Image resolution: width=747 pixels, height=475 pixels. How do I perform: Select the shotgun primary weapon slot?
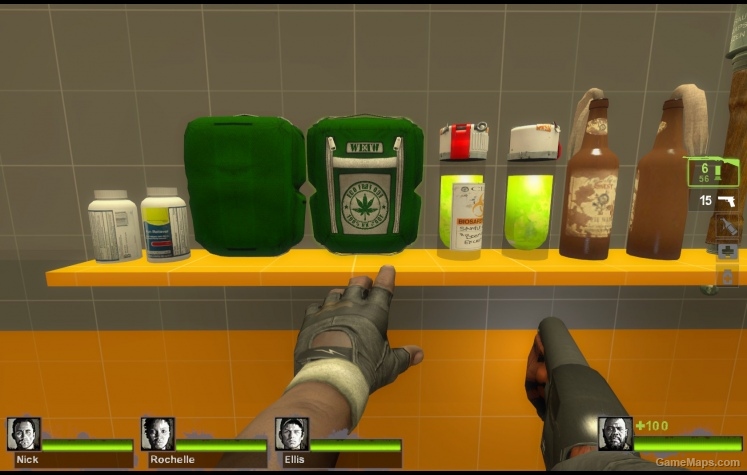coord(714,172)
